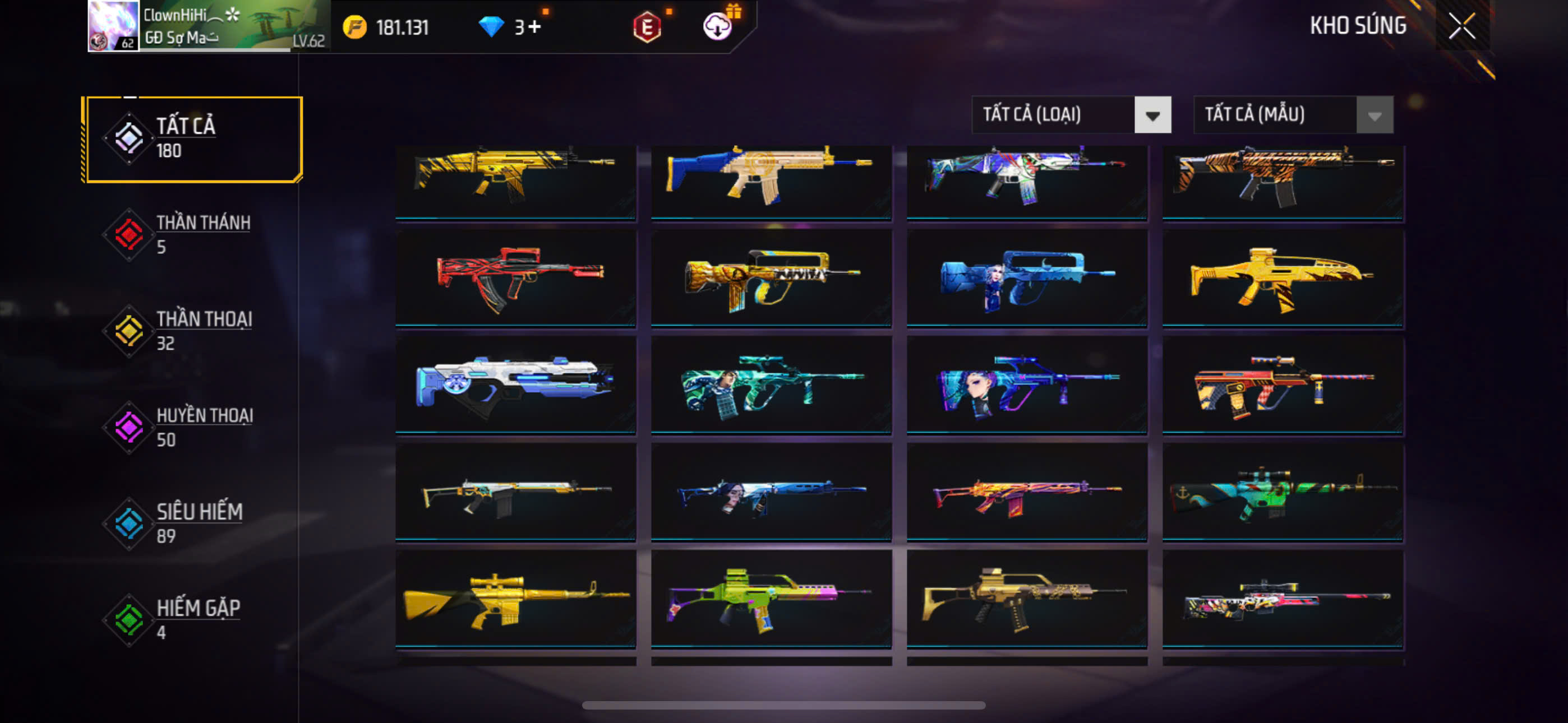
Task: Choose the pink graffiti sniper rifle skin
Action: click(1283, 599)
